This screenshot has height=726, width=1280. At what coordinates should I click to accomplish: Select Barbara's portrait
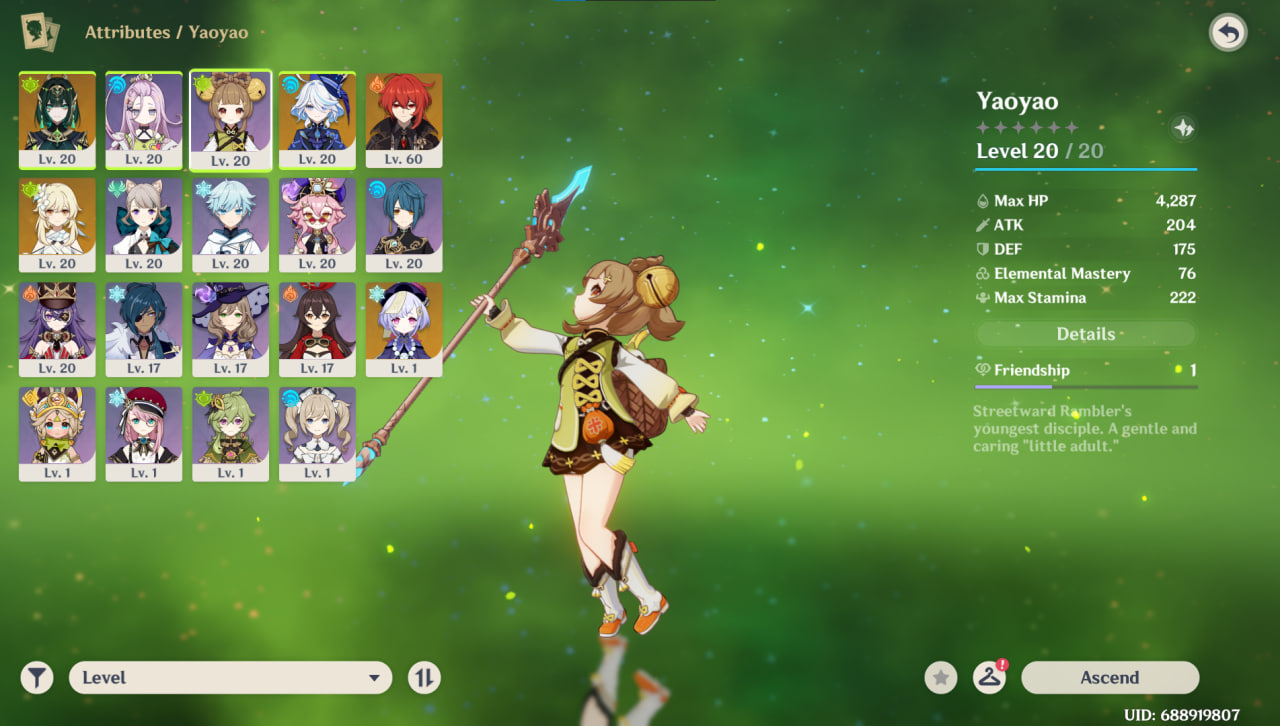317,434
